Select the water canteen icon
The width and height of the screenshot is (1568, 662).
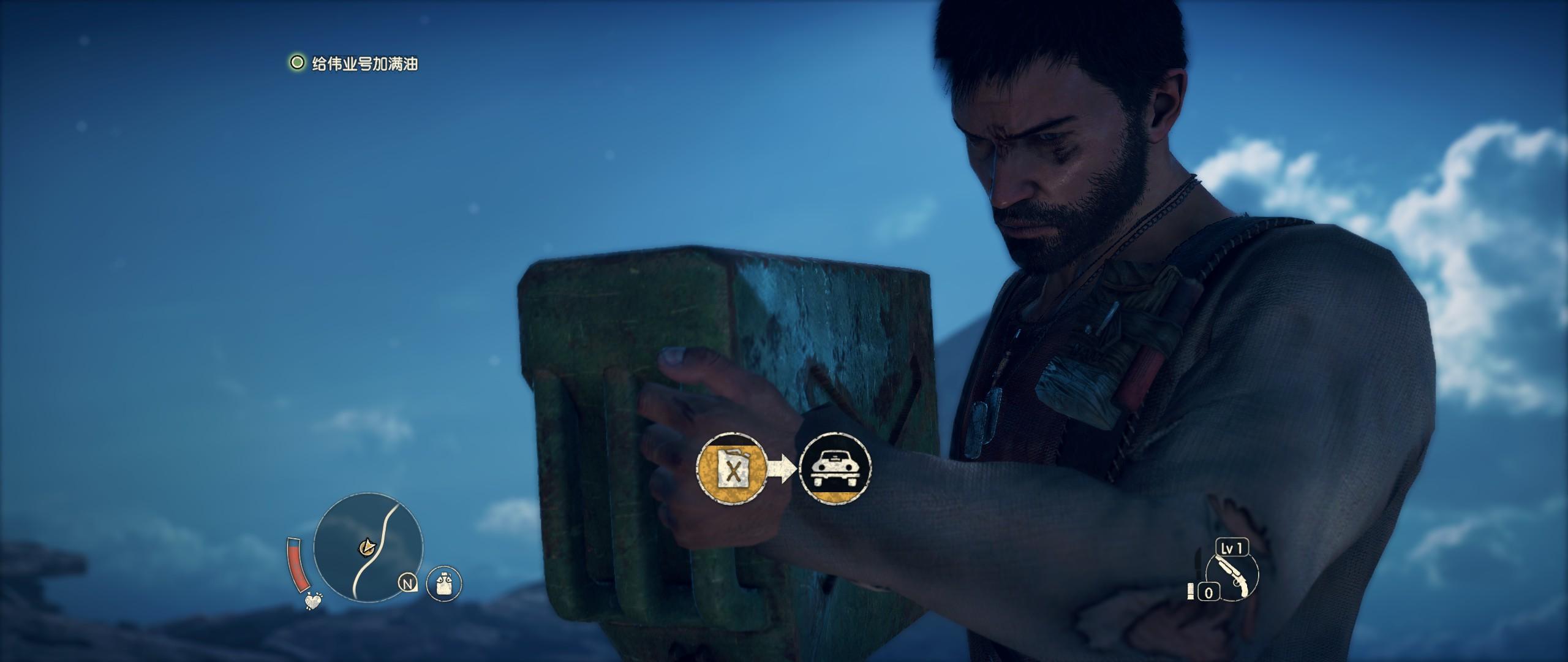pos(443,583)
